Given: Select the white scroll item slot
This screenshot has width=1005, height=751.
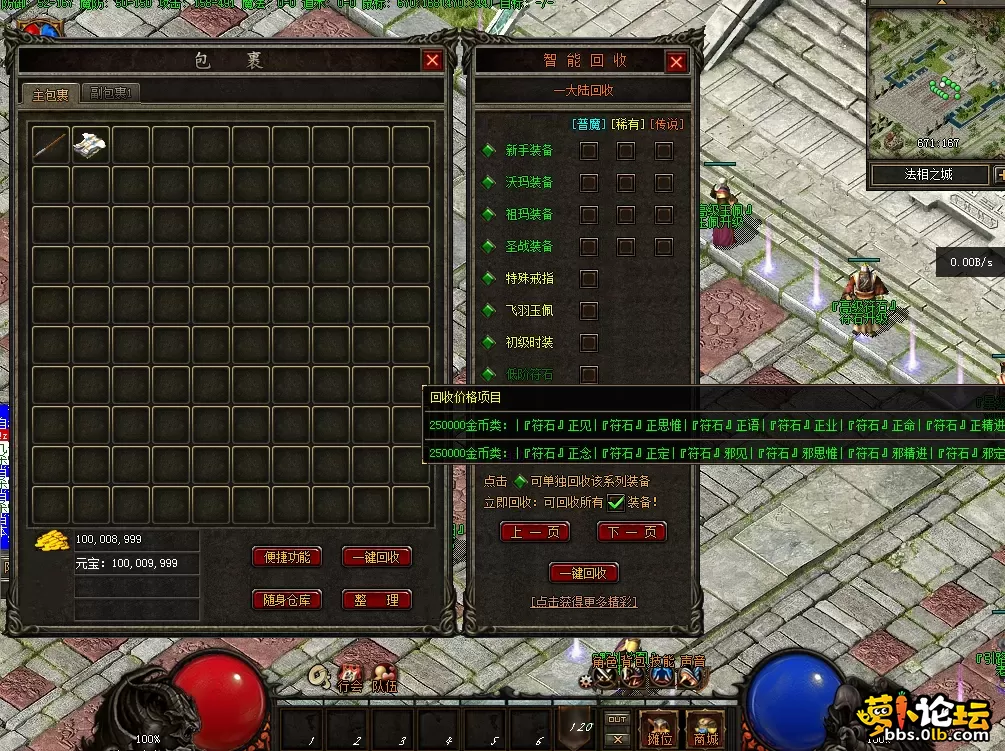Looking at the screenshot, I should click(x=90, y=145).
